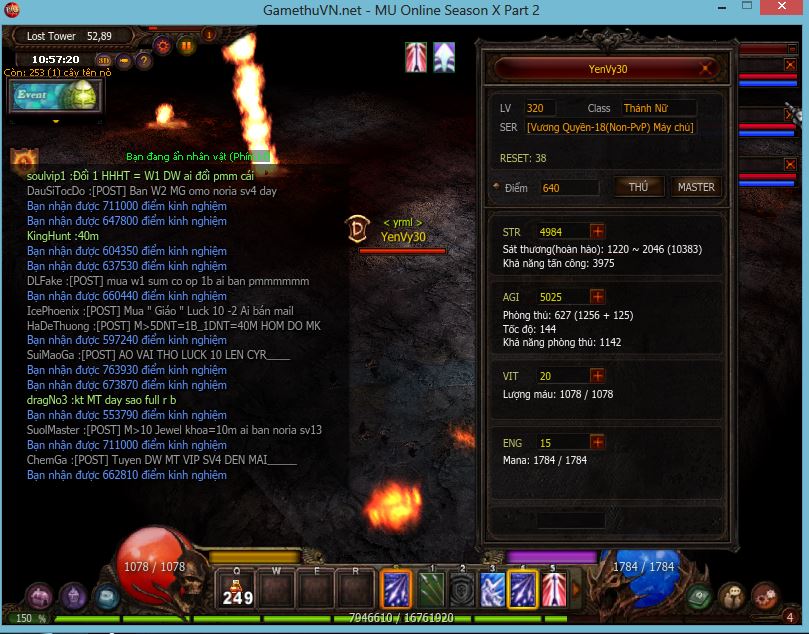Click the red-white buff icon above the scene

coord(416,57)
